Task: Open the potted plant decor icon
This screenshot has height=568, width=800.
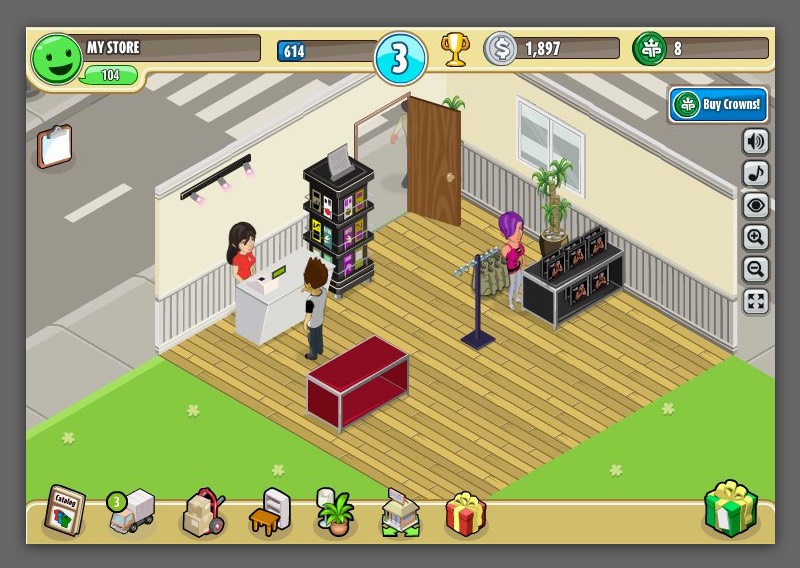Action: point(335,512)
